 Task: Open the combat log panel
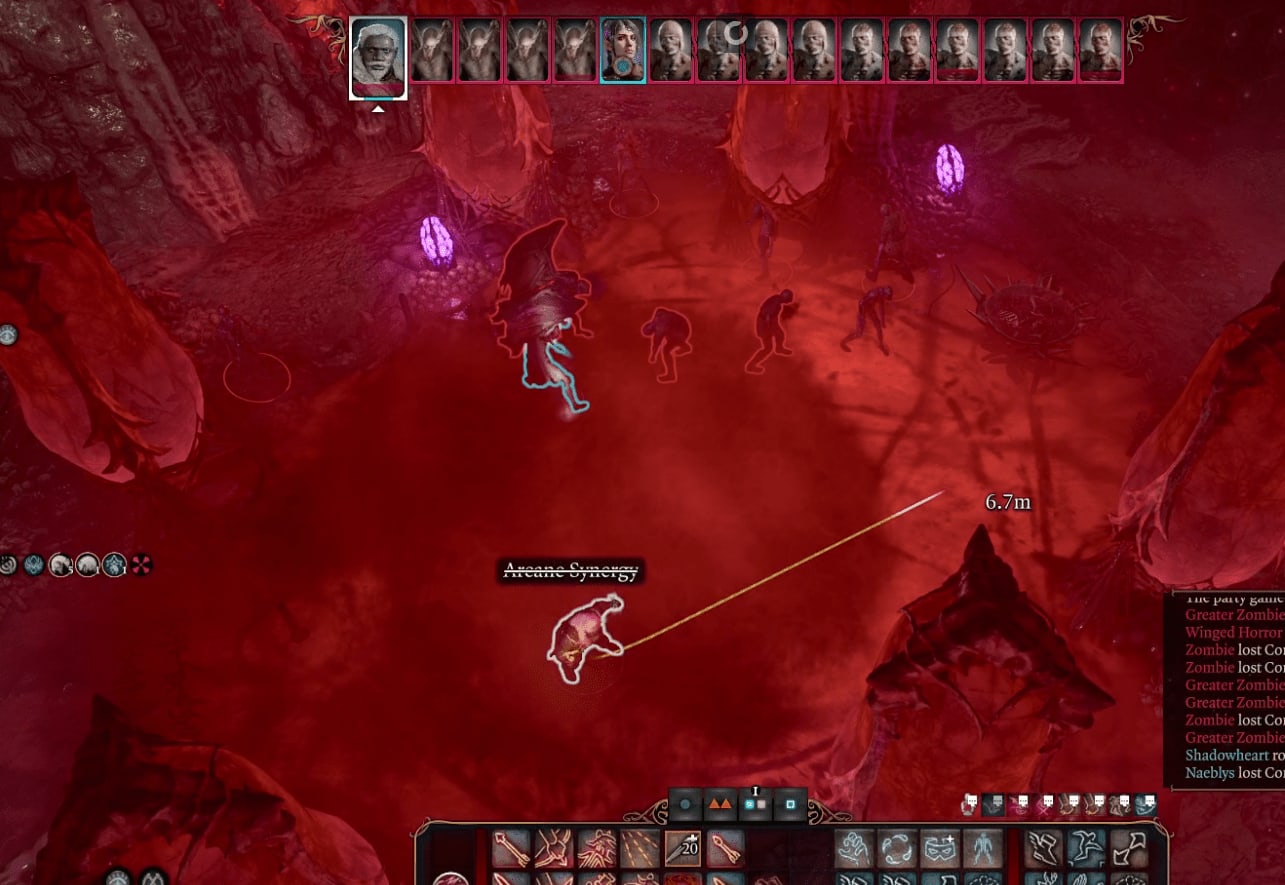1225,690
